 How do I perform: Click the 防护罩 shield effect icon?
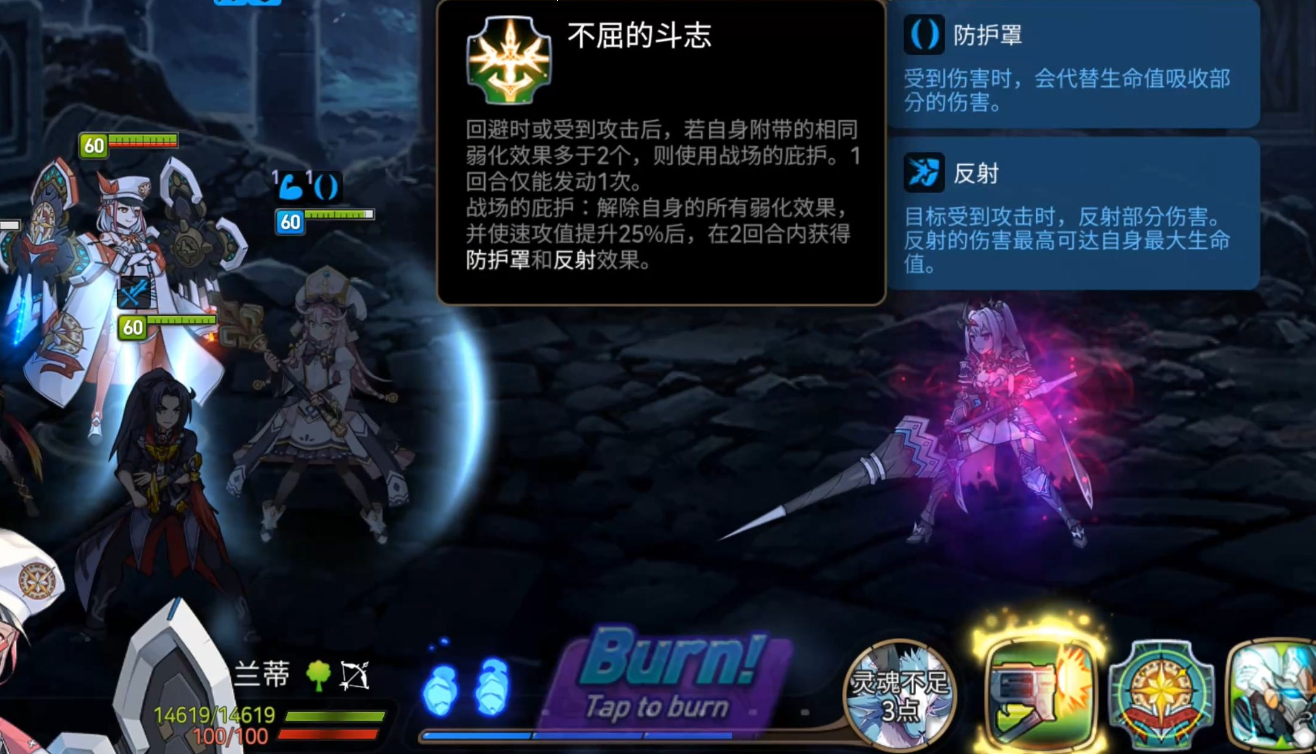[x=925, y=37]
